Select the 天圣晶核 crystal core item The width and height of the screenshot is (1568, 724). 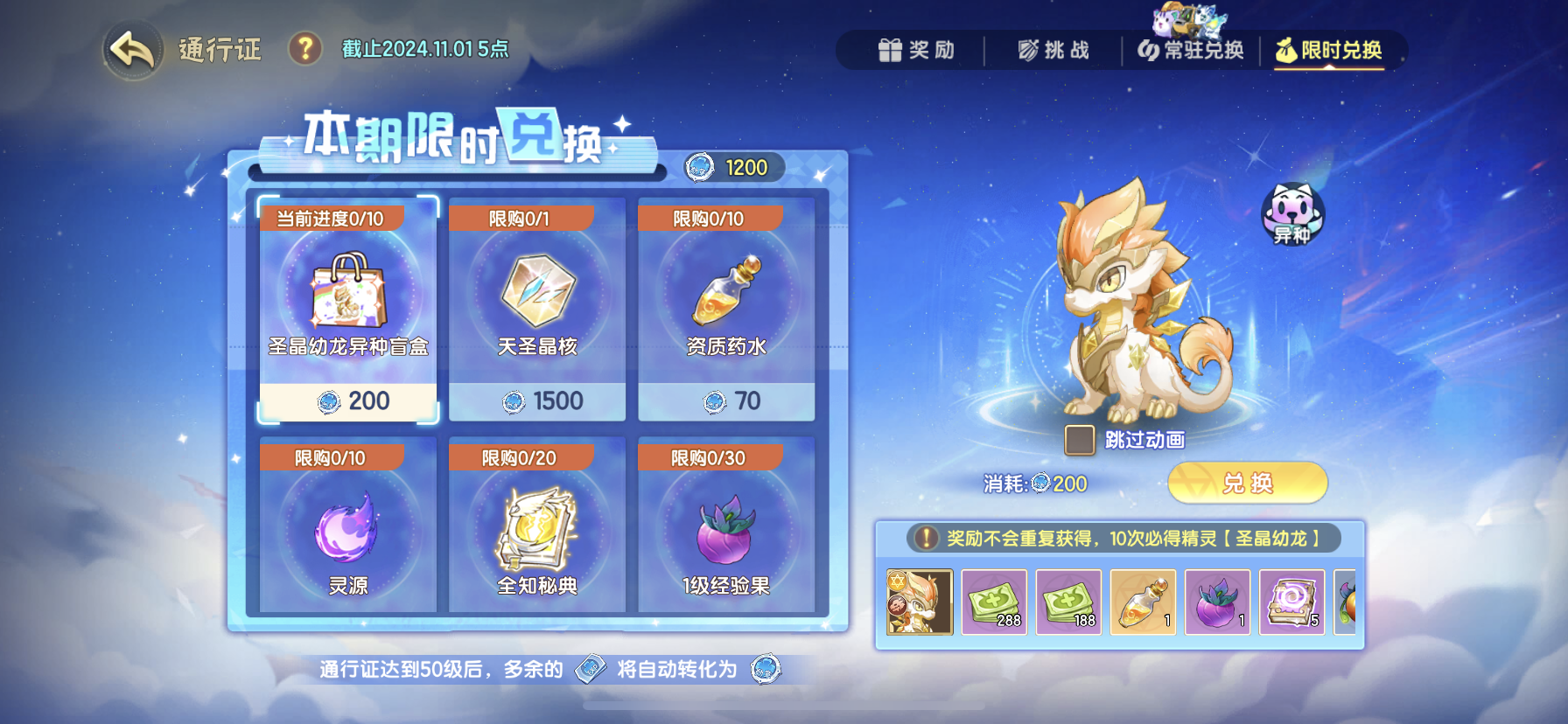536,306
